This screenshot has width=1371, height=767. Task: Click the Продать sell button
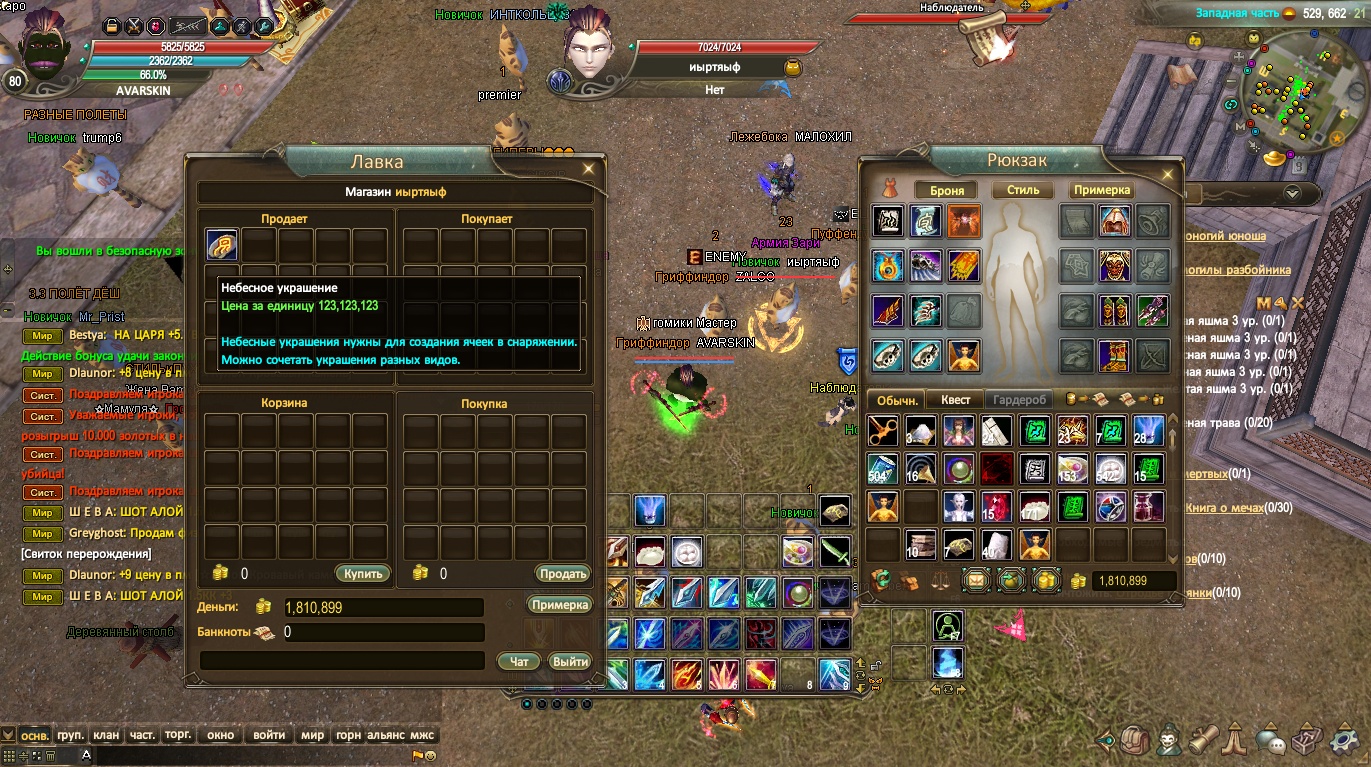[x=562, y=574]
